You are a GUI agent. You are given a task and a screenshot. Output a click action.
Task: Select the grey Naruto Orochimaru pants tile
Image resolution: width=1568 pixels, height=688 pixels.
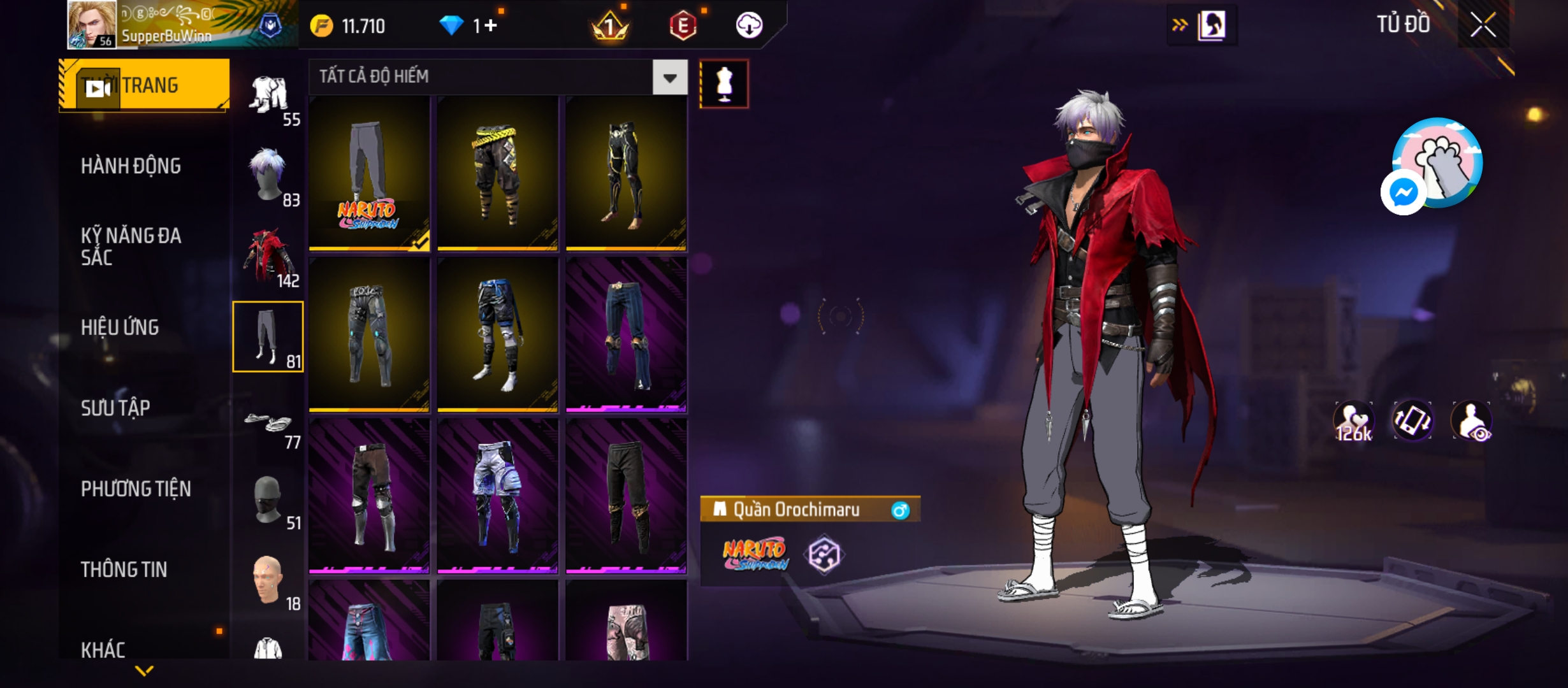coord(369,173)
